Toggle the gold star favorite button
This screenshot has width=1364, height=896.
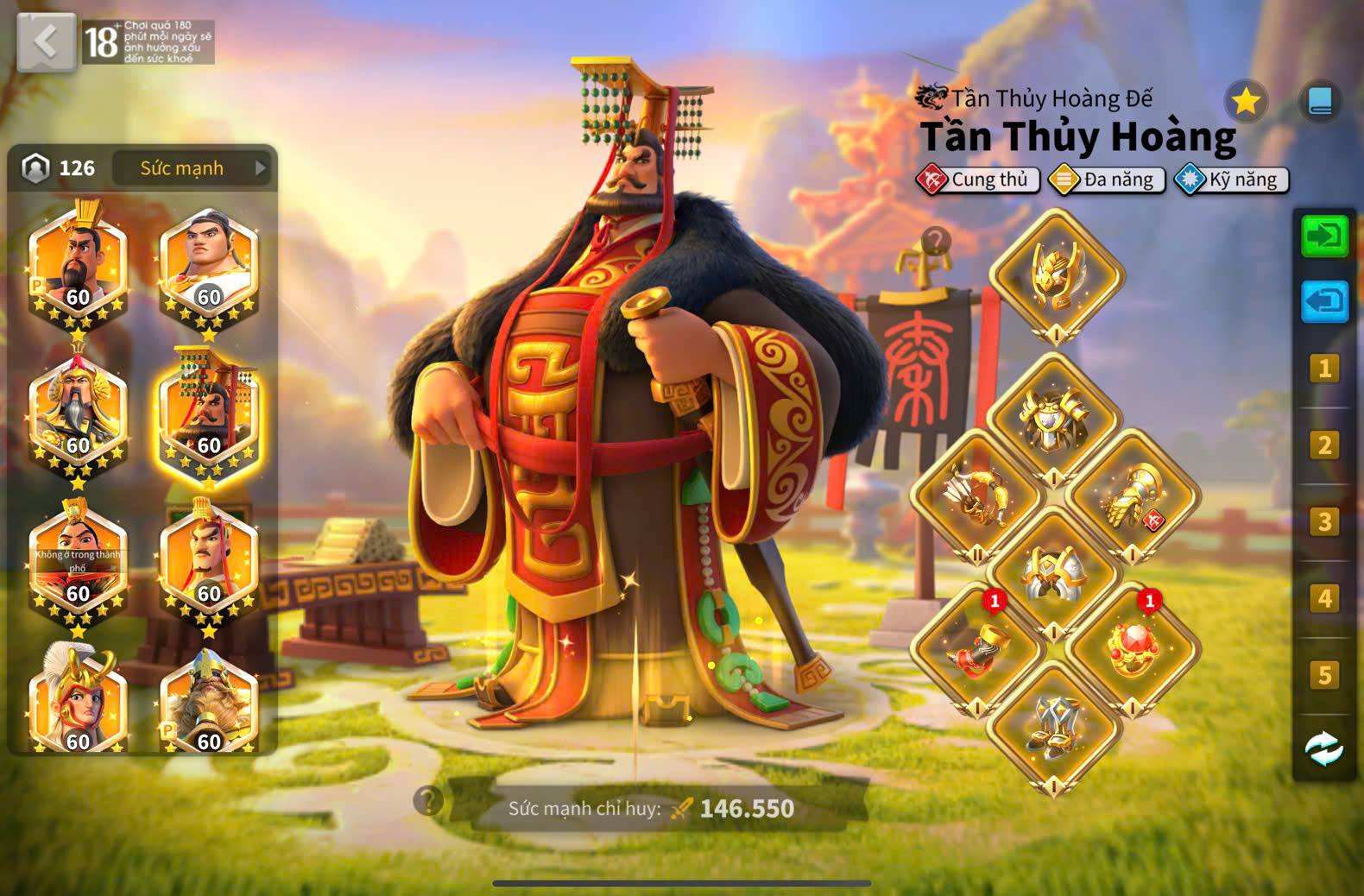tap(1246, 102)
